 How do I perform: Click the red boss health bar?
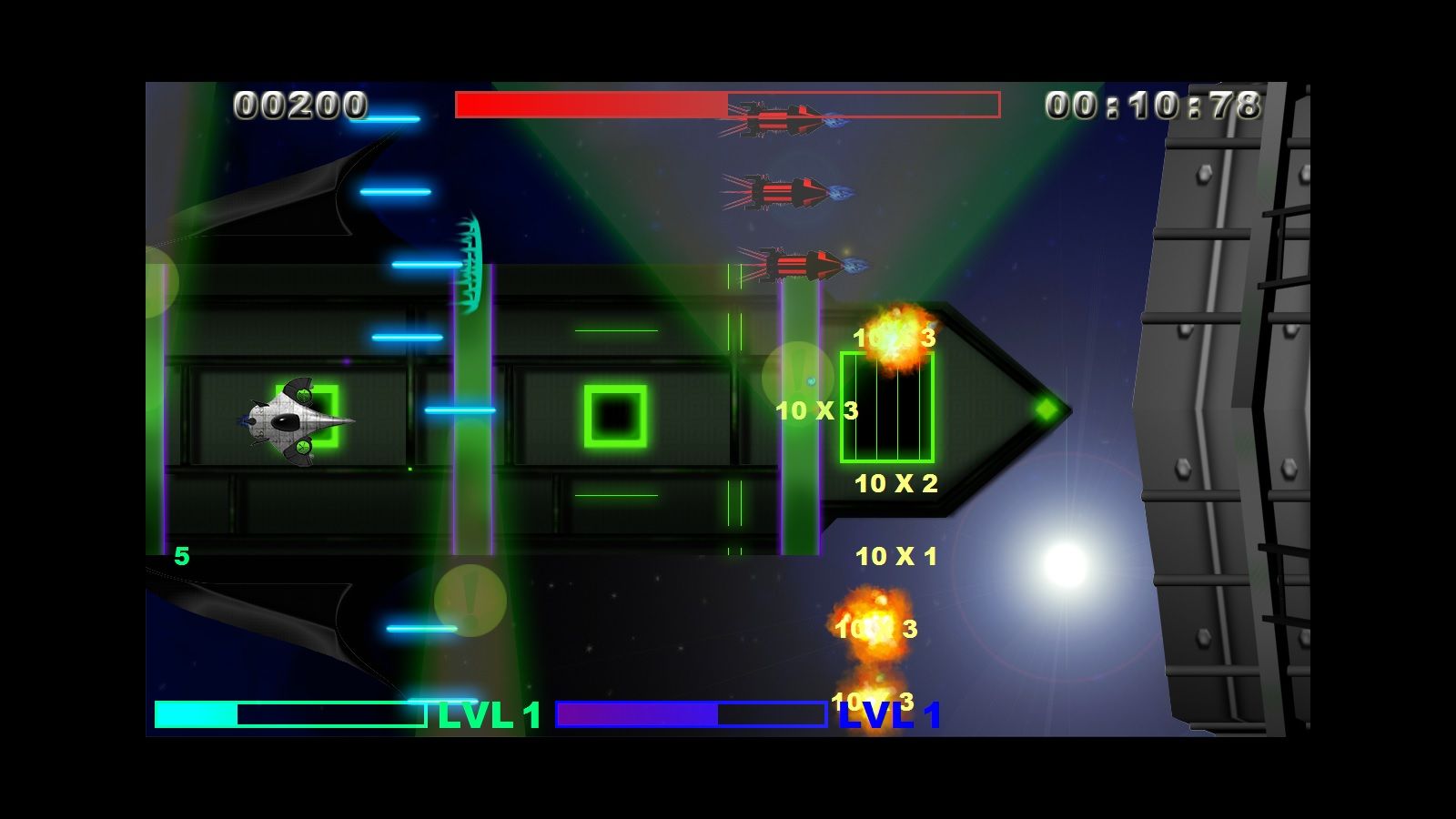(x=591, y=105)
